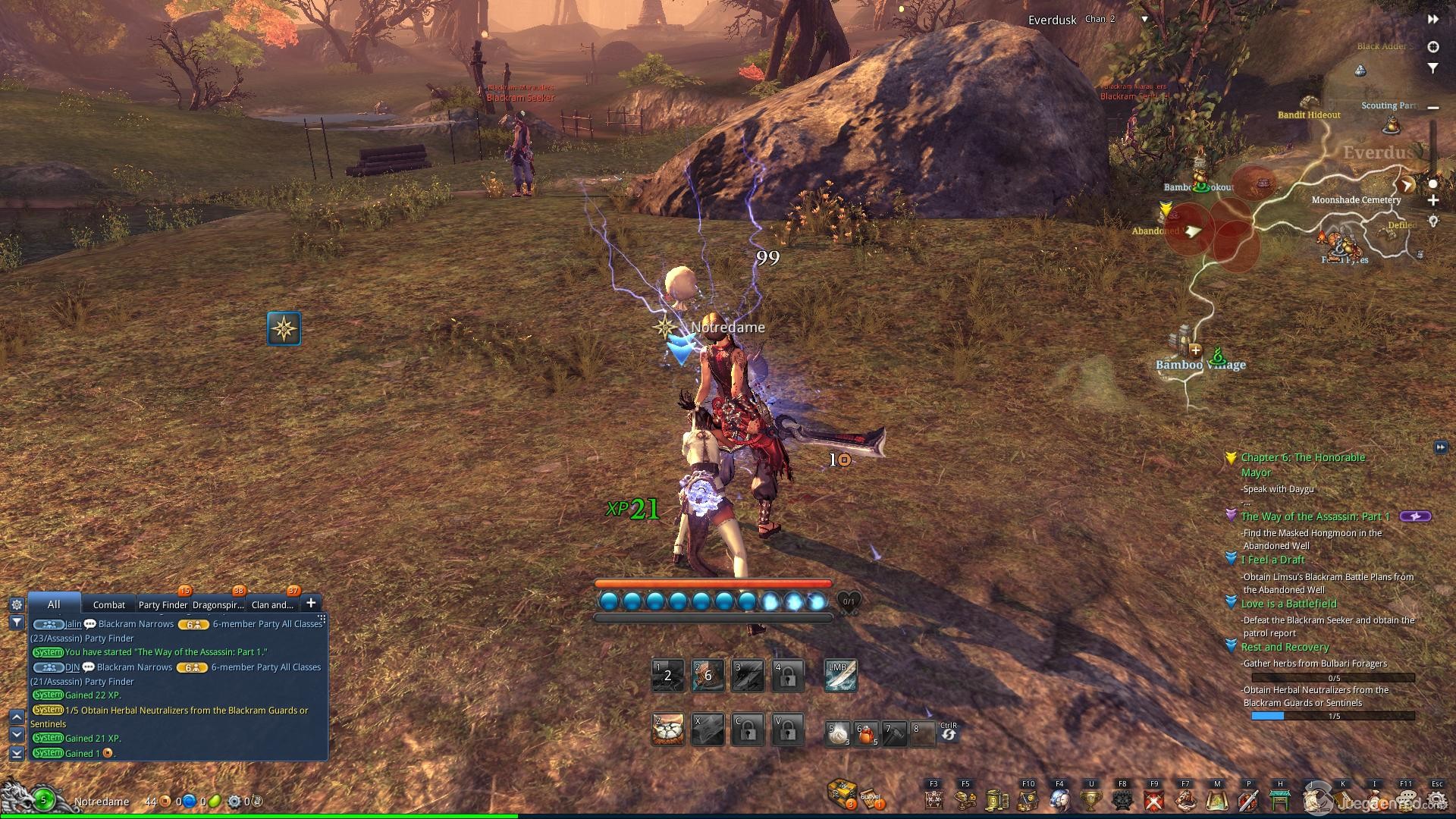Use the repair hammer in slot 7
1456x819 pixels.
[x=895, y=734]
